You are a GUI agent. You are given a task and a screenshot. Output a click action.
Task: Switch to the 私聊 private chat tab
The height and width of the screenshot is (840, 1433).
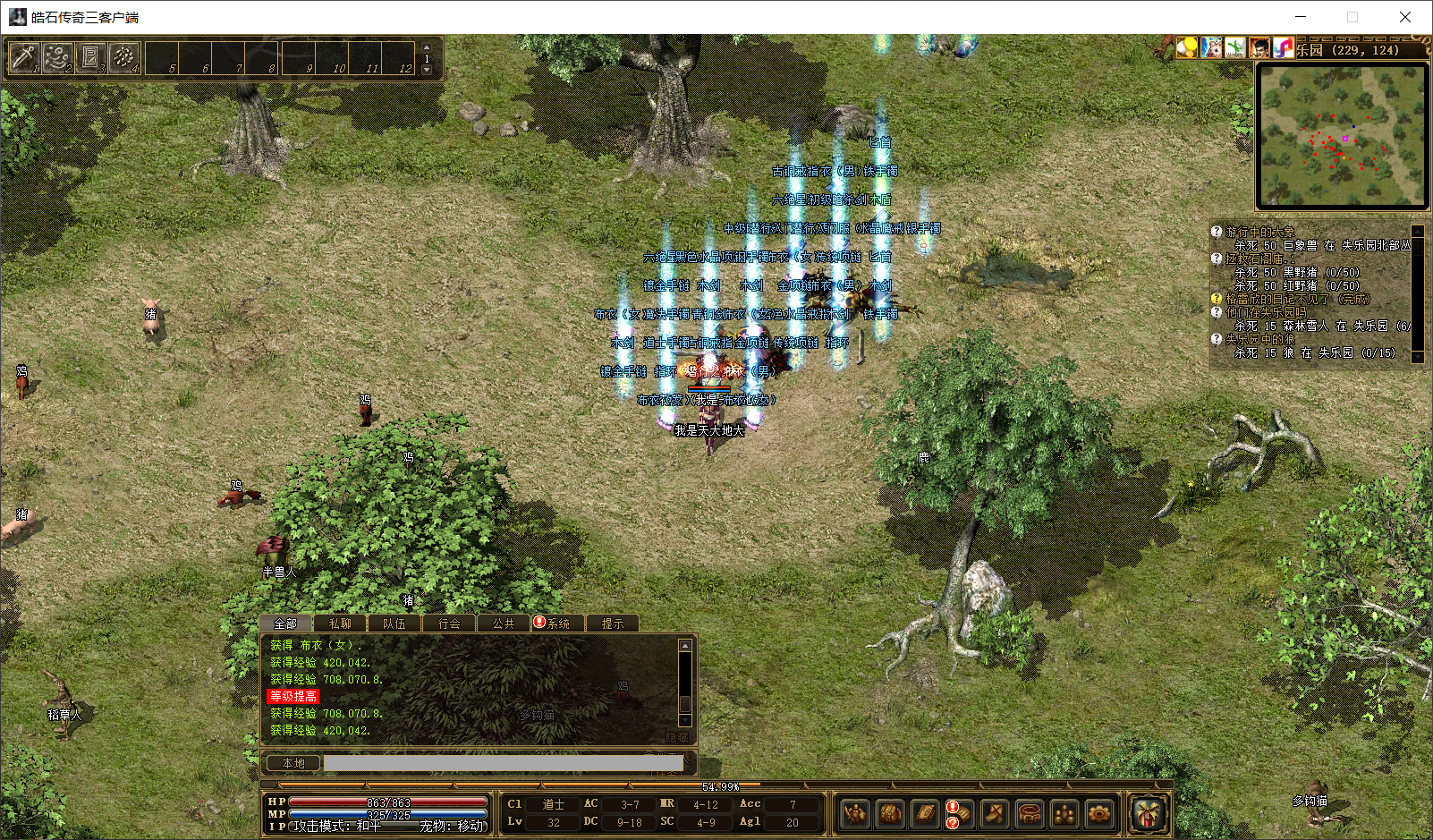click(340, 624)
